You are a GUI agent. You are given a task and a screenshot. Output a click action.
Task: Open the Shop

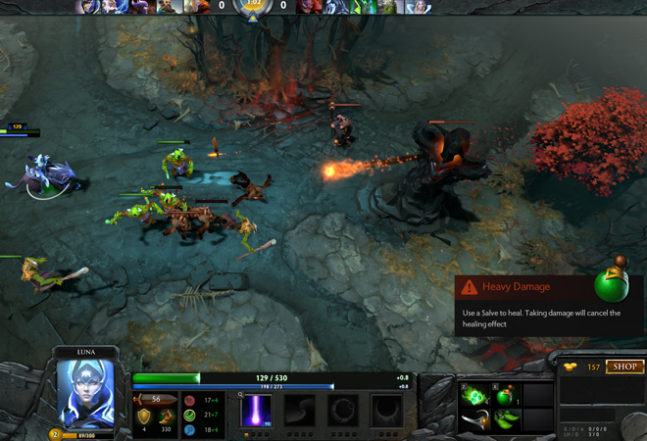pos(623,367)
